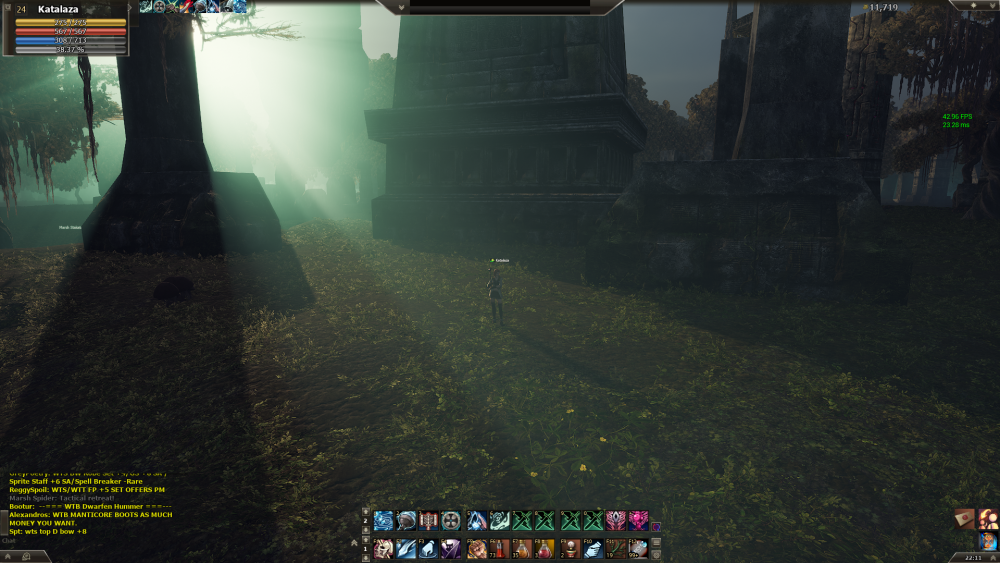Activate the purple dark figure skill
Viewport: 1000px width, 563px height.
[451, 548]
